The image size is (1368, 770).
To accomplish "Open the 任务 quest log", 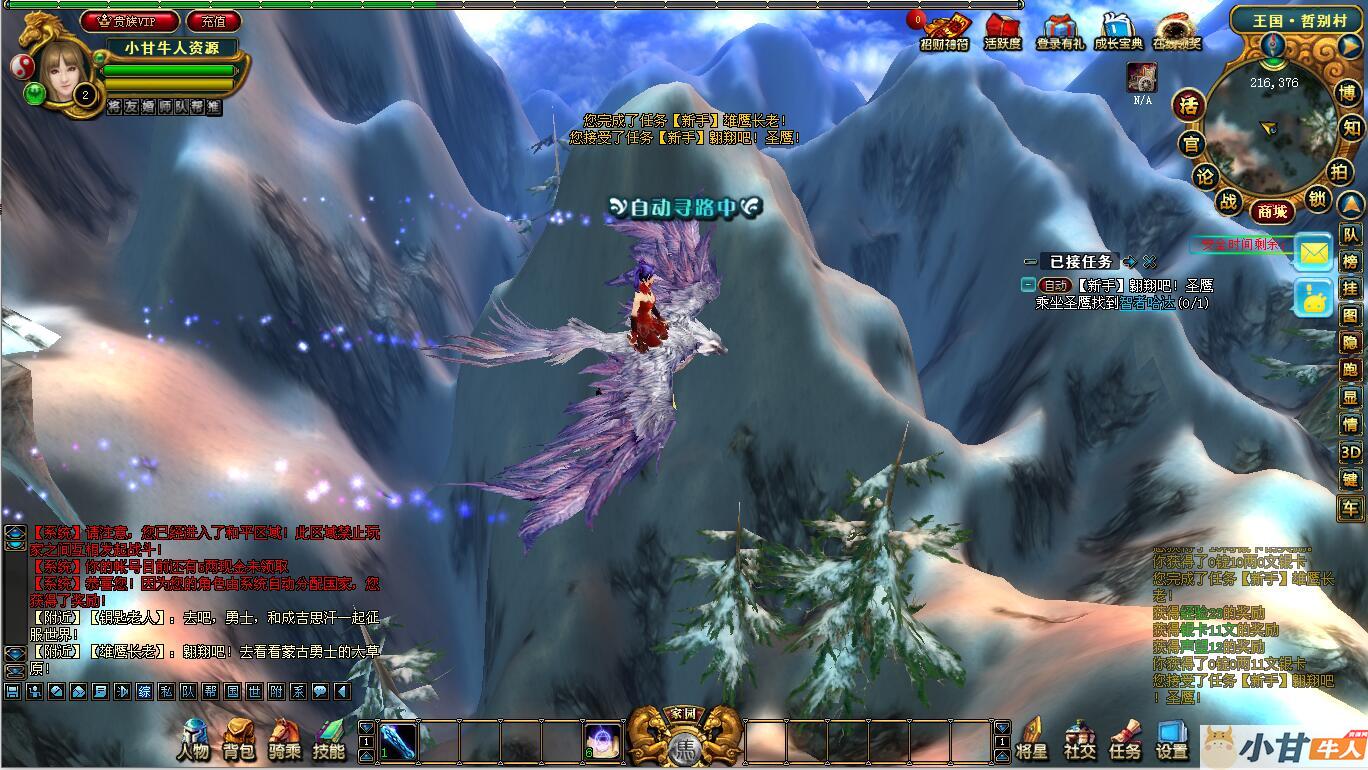I will (1125, 740).
